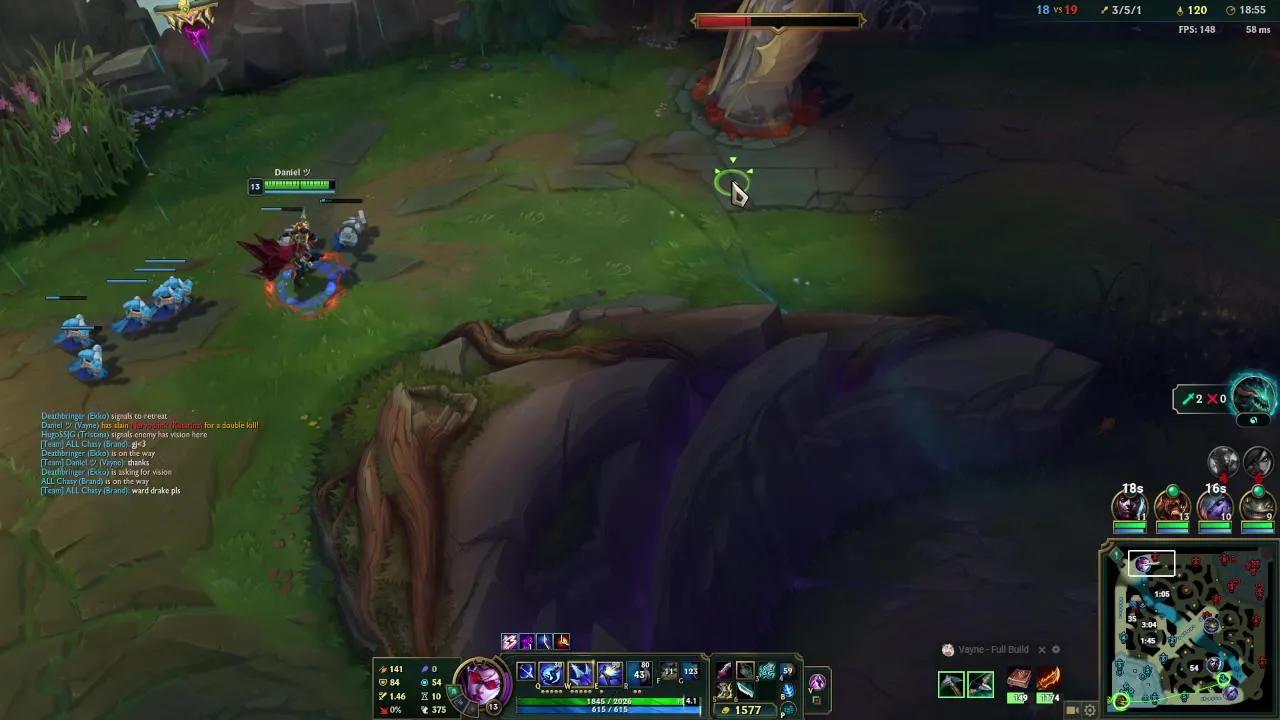
Task: Toggle the camera icon left of the minimap gear
Action: pyautogui.click(x=1072, y=710)
